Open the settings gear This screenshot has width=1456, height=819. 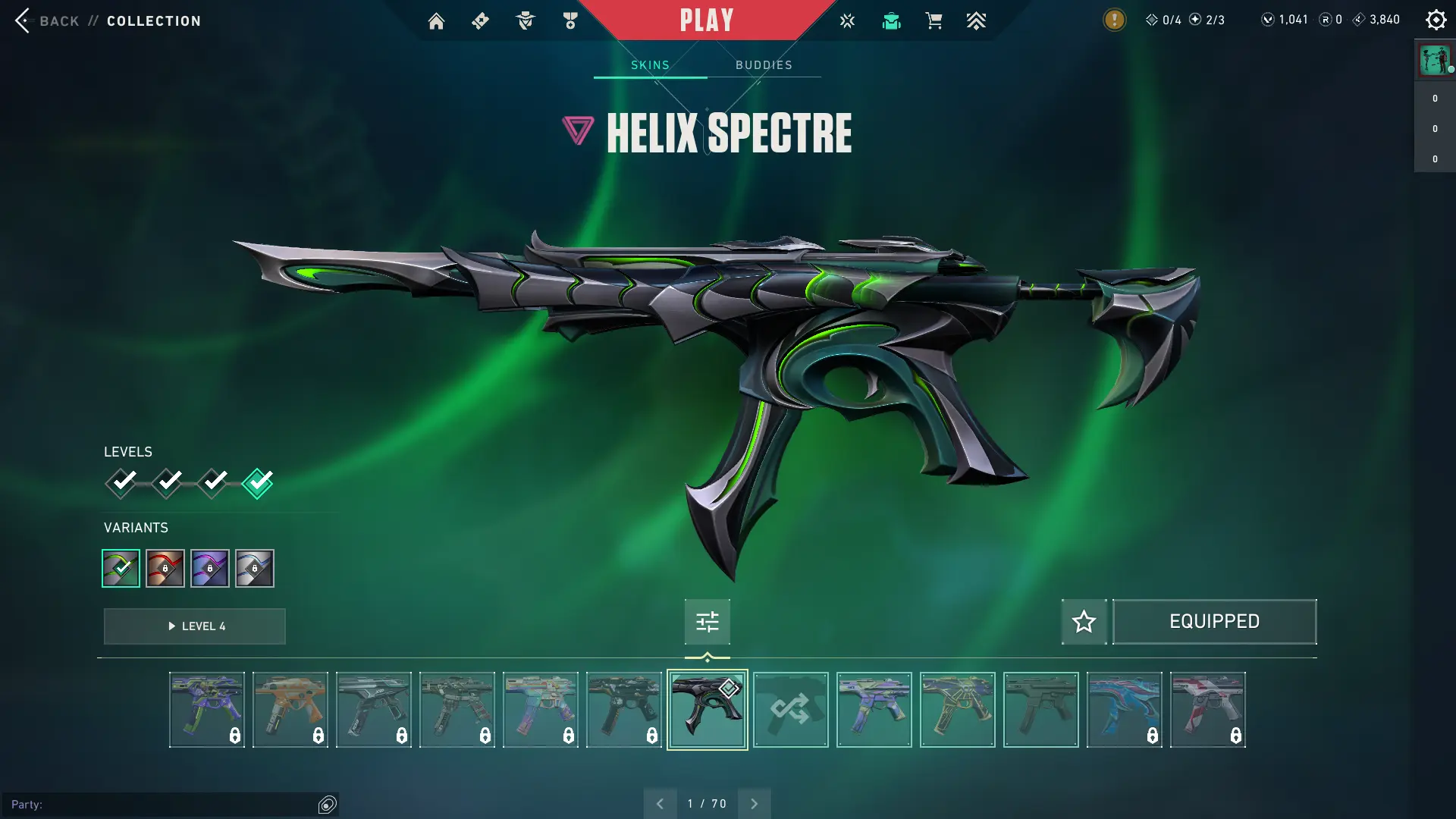(1436, 20)
